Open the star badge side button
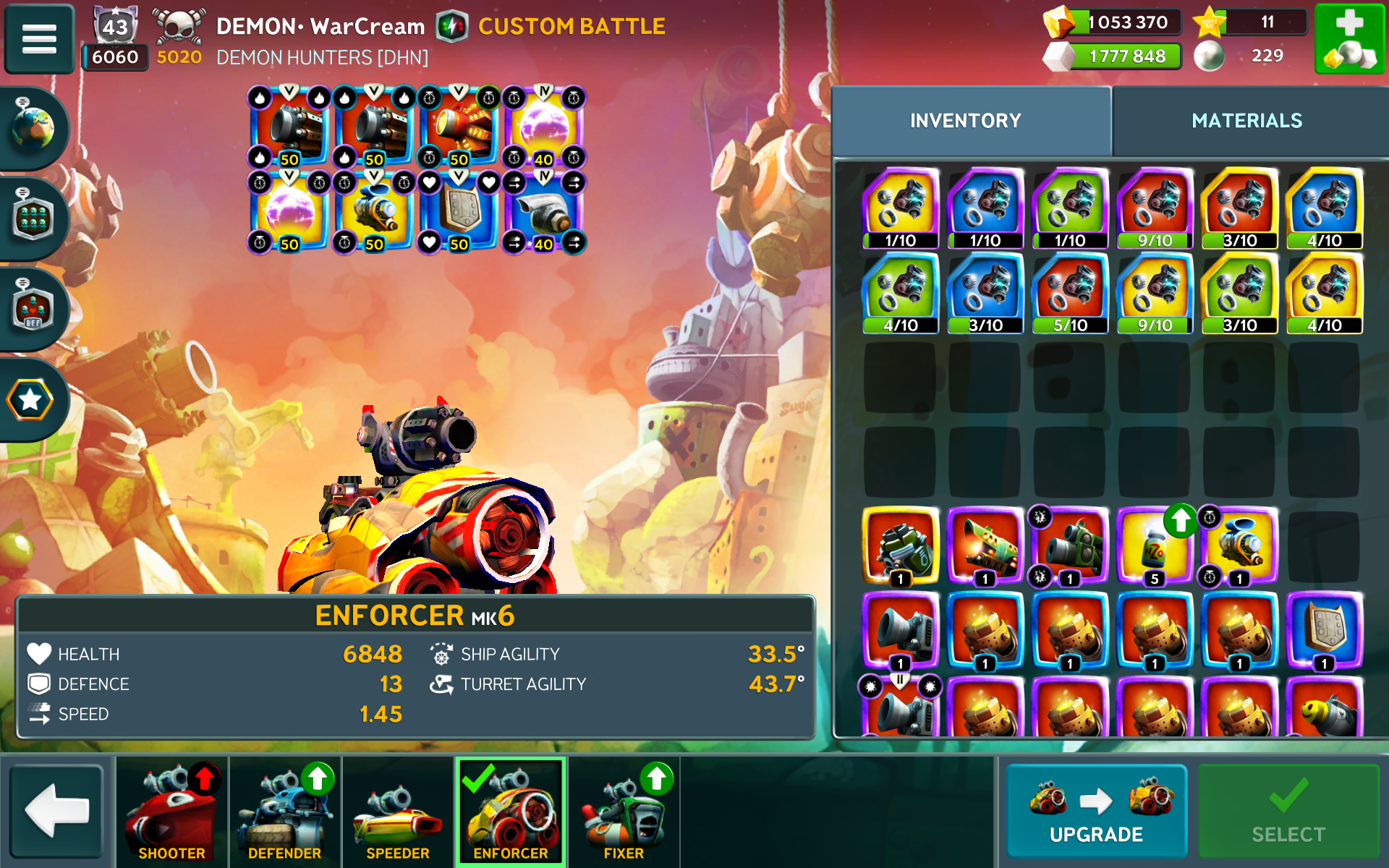Screen dimensions: 1389x868 [30, 400]
